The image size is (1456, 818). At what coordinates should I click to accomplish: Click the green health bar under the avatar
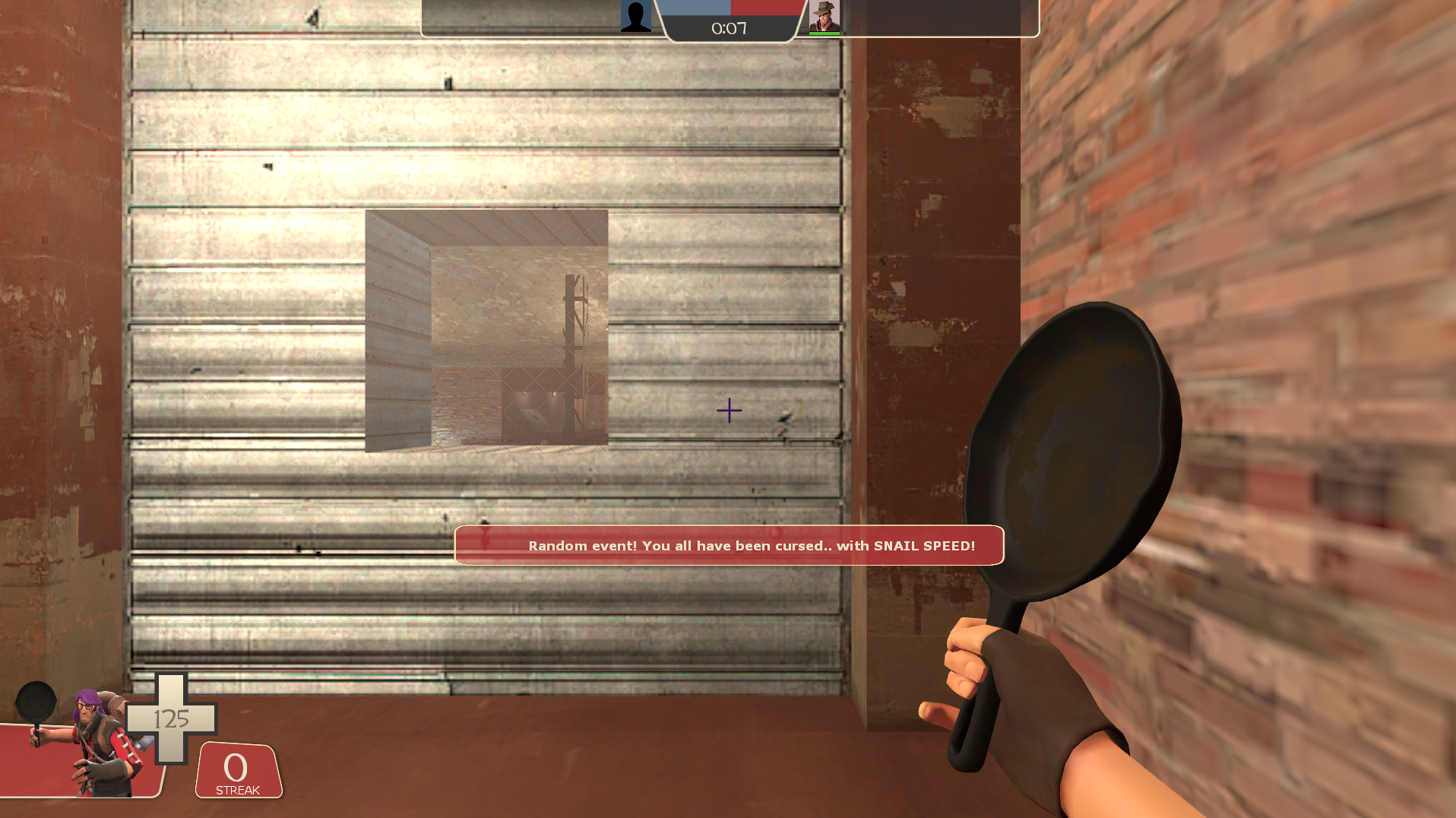pyautogui.click(x=825, y=32)
